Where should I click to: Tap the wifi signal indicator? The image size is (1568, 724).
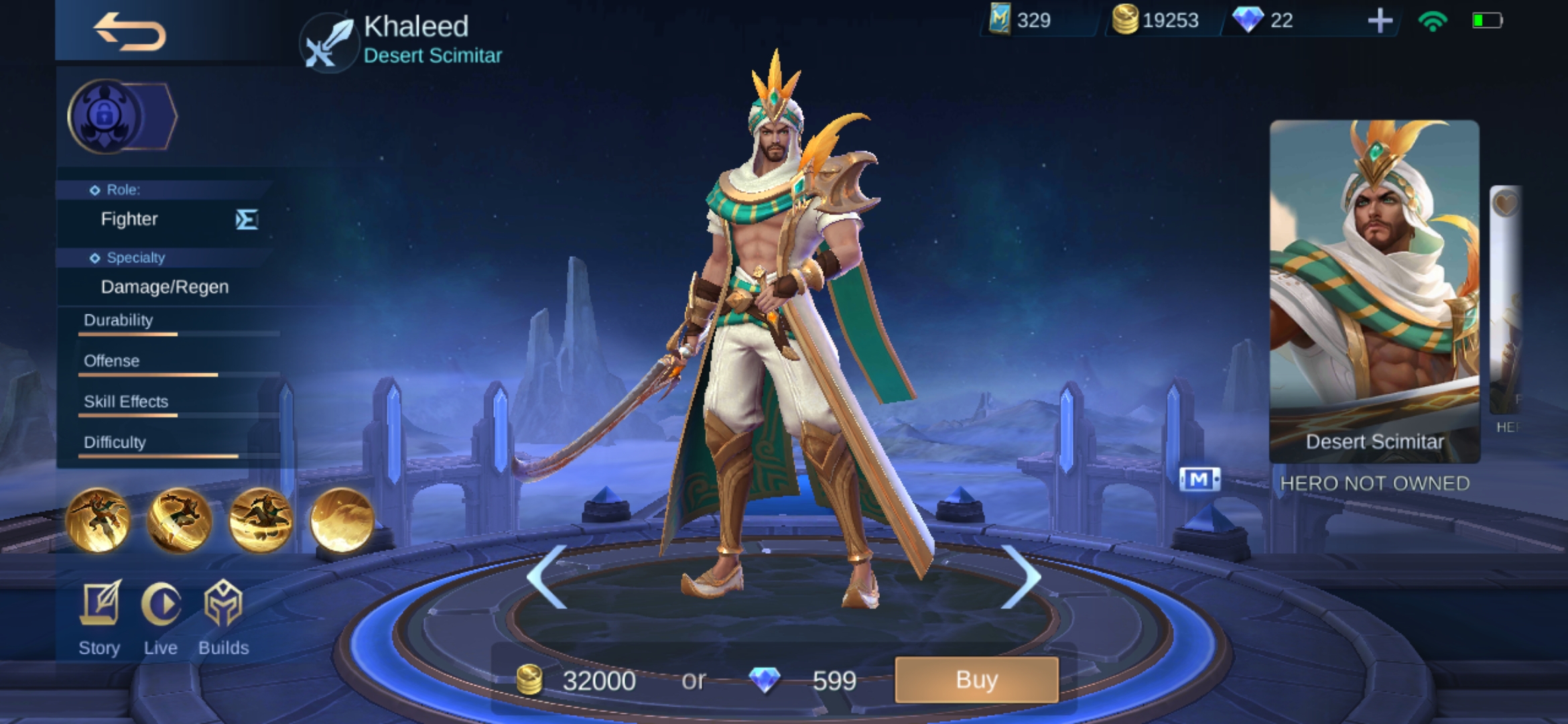tap(1432, 21)
